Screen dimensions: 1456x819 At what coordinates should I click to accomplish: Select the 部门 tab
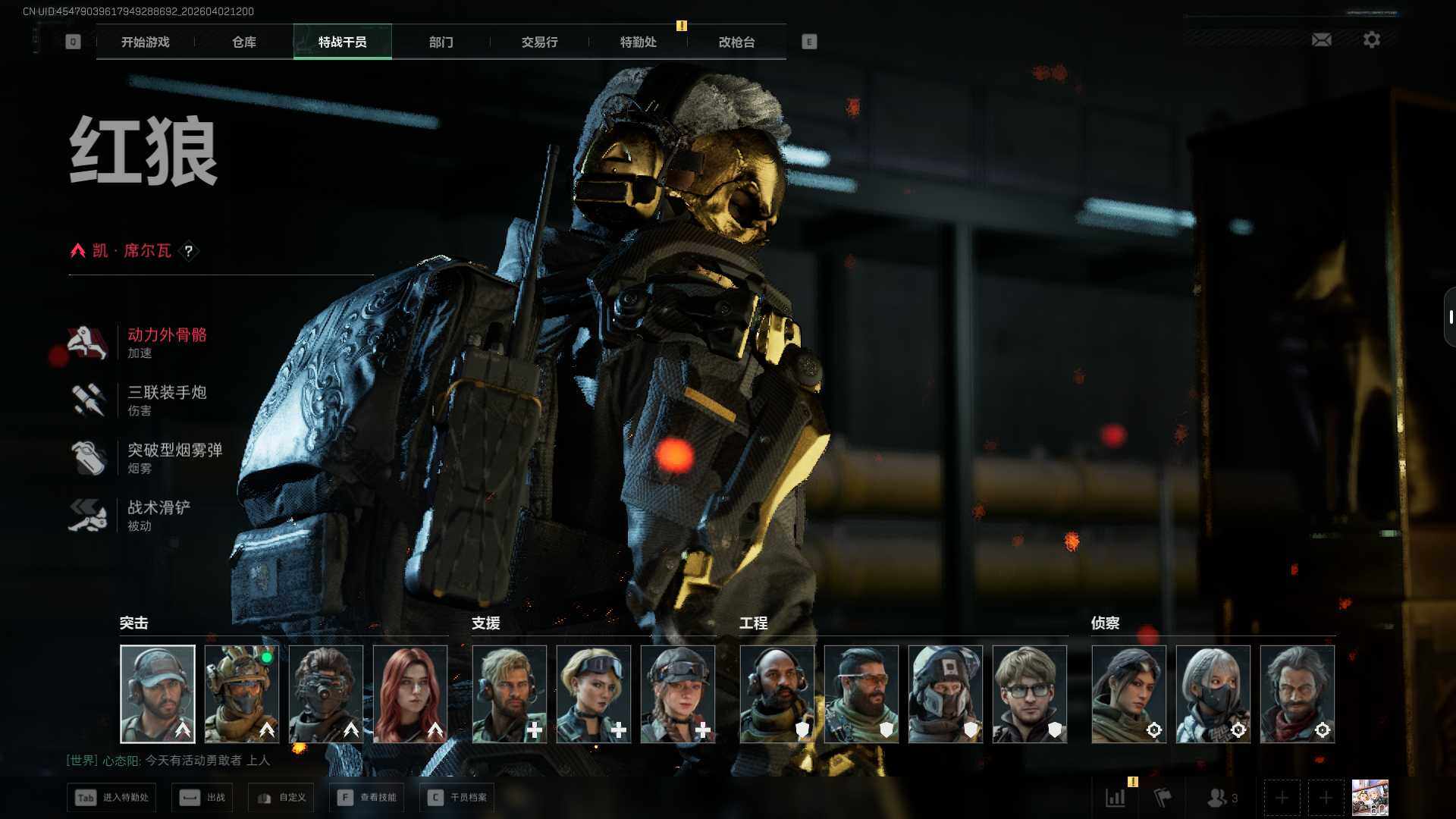click(x=441, y=42)
